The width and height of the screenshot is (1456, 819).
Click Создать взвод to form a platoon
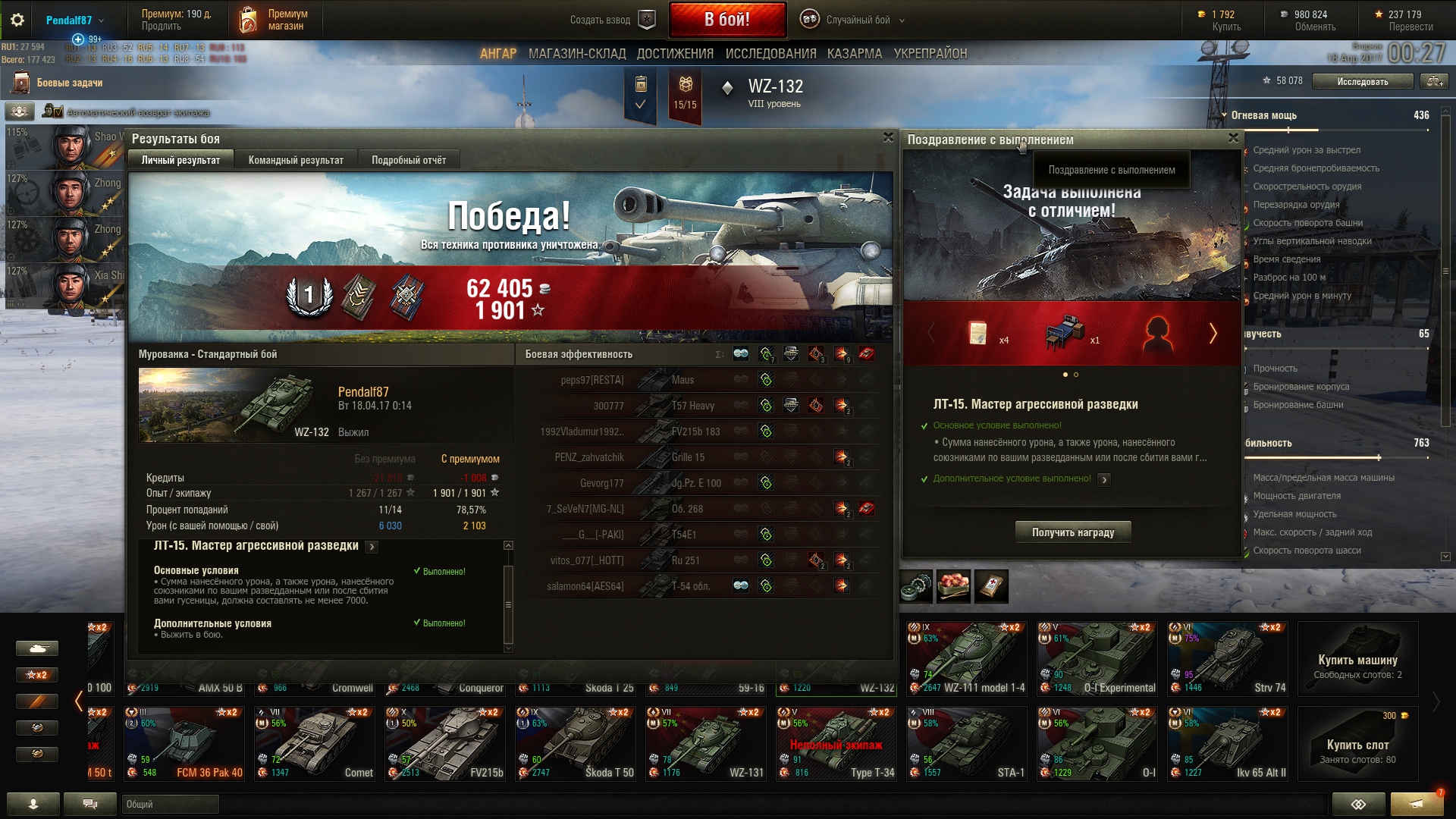pyautogui.click(x=611, y=20)
